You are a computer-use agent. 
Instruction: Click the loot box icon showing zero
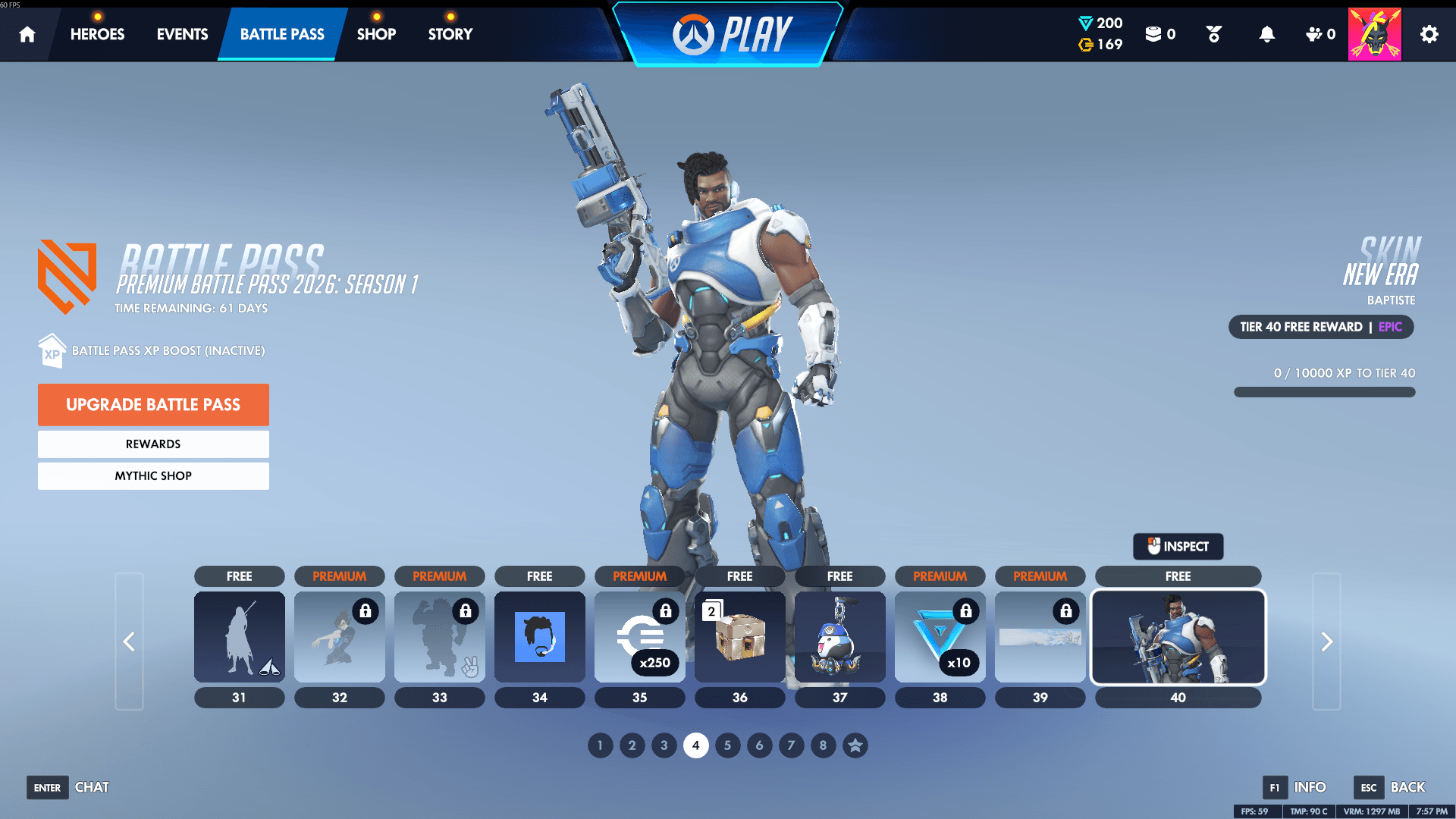point(1154,34)
